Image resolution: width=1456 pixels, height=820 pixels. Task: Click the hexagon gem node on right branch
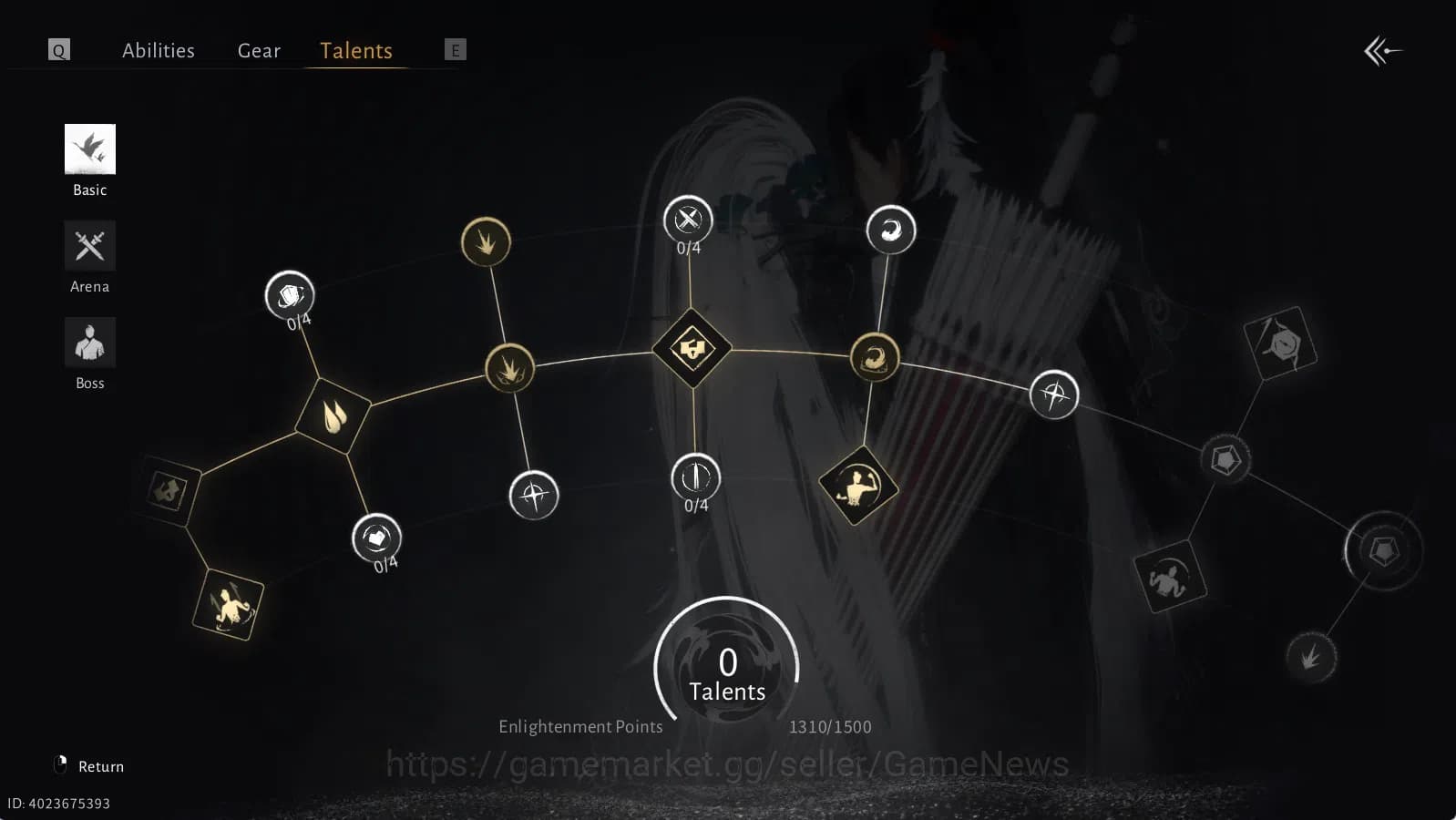tap(1225, 460)
